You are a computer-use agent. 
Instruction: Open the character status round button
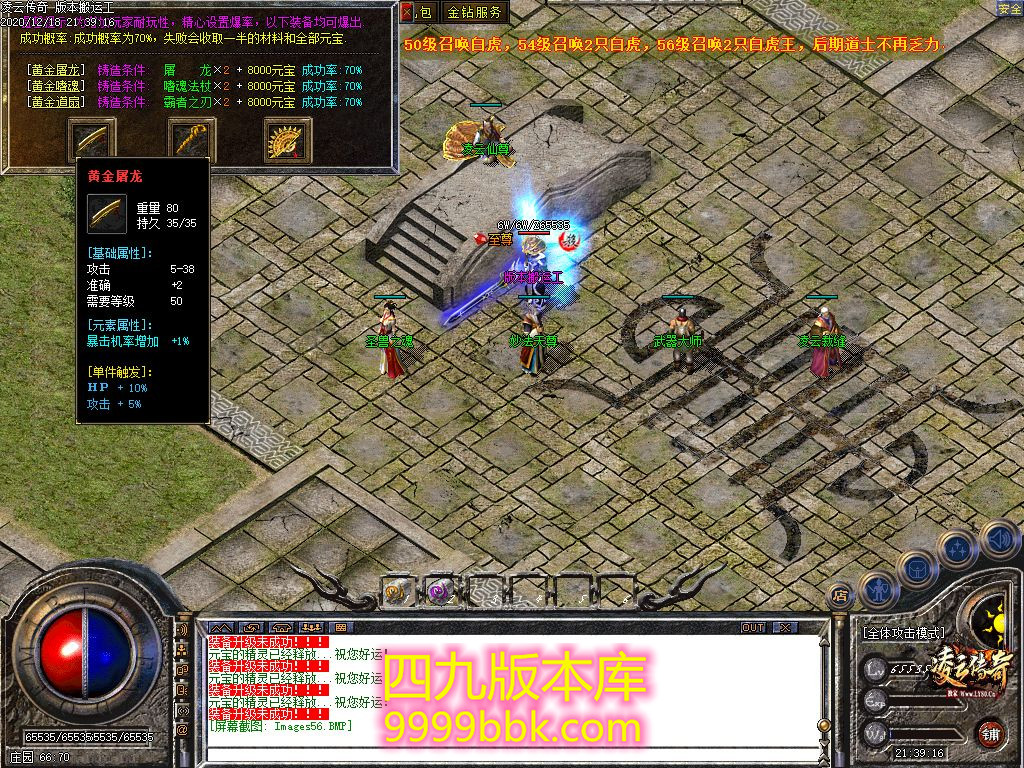pyautogui.click(x=877, y=588)
